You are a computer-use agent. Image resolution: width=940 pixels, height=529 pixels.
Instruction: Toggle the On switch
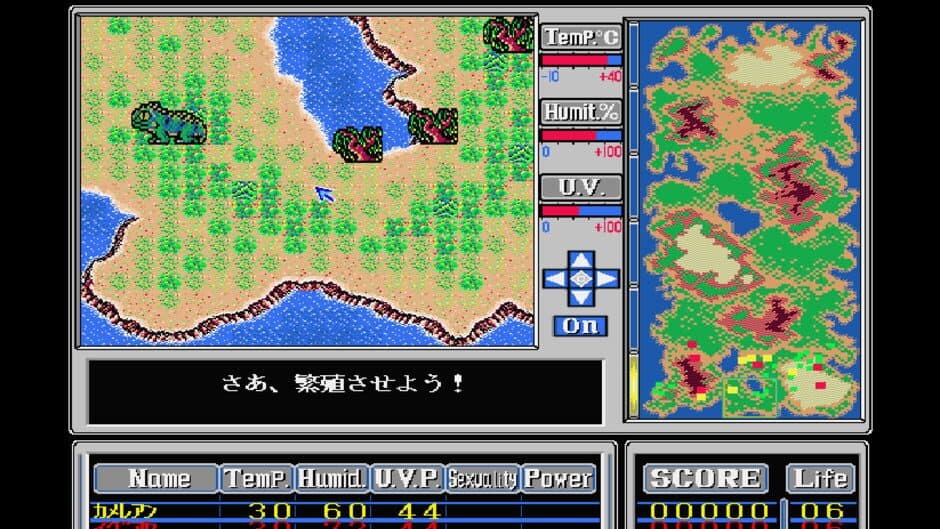click(x=580, y=326)
